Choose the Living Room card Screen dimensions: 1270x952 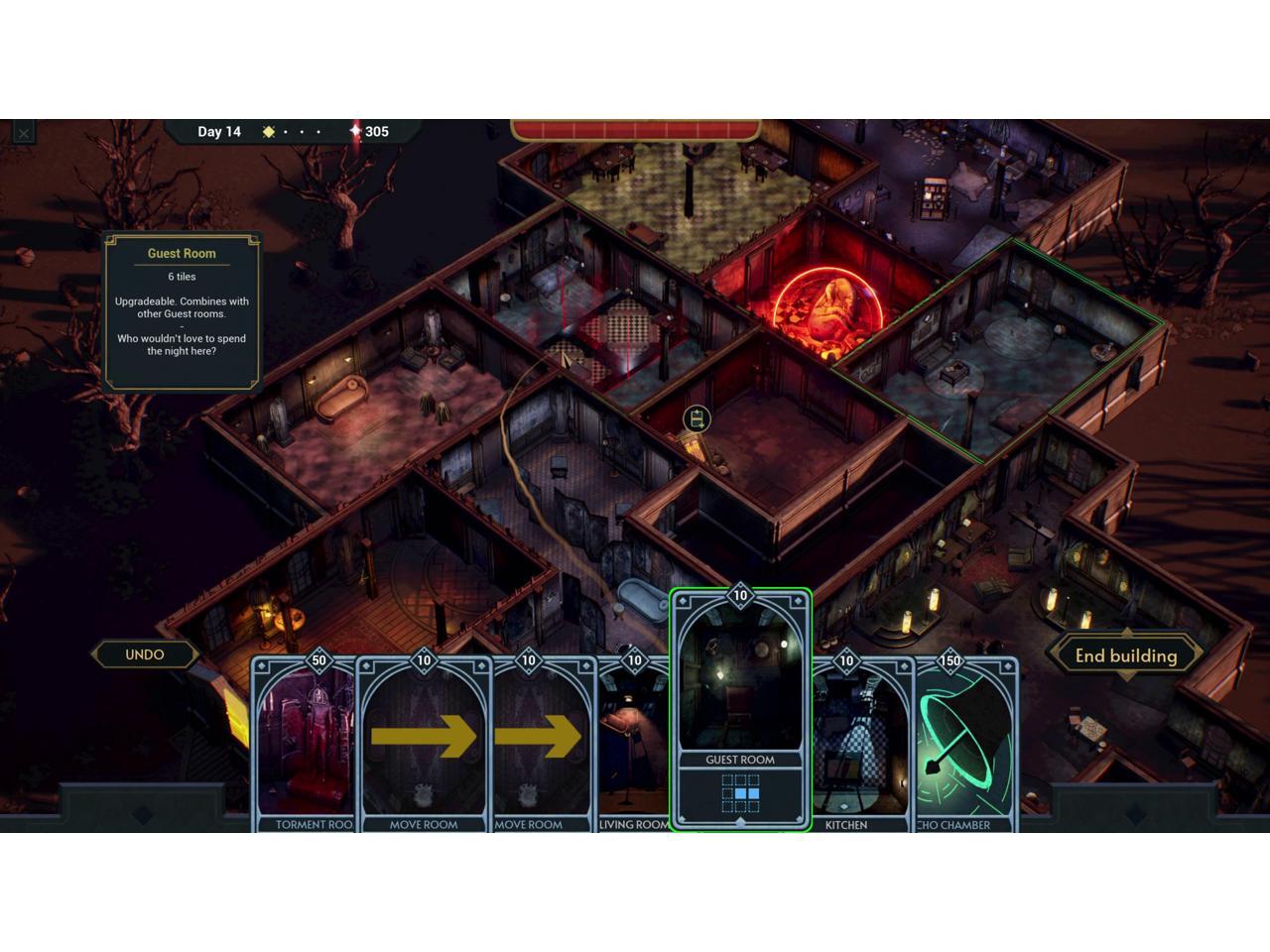tap(633, 744)
